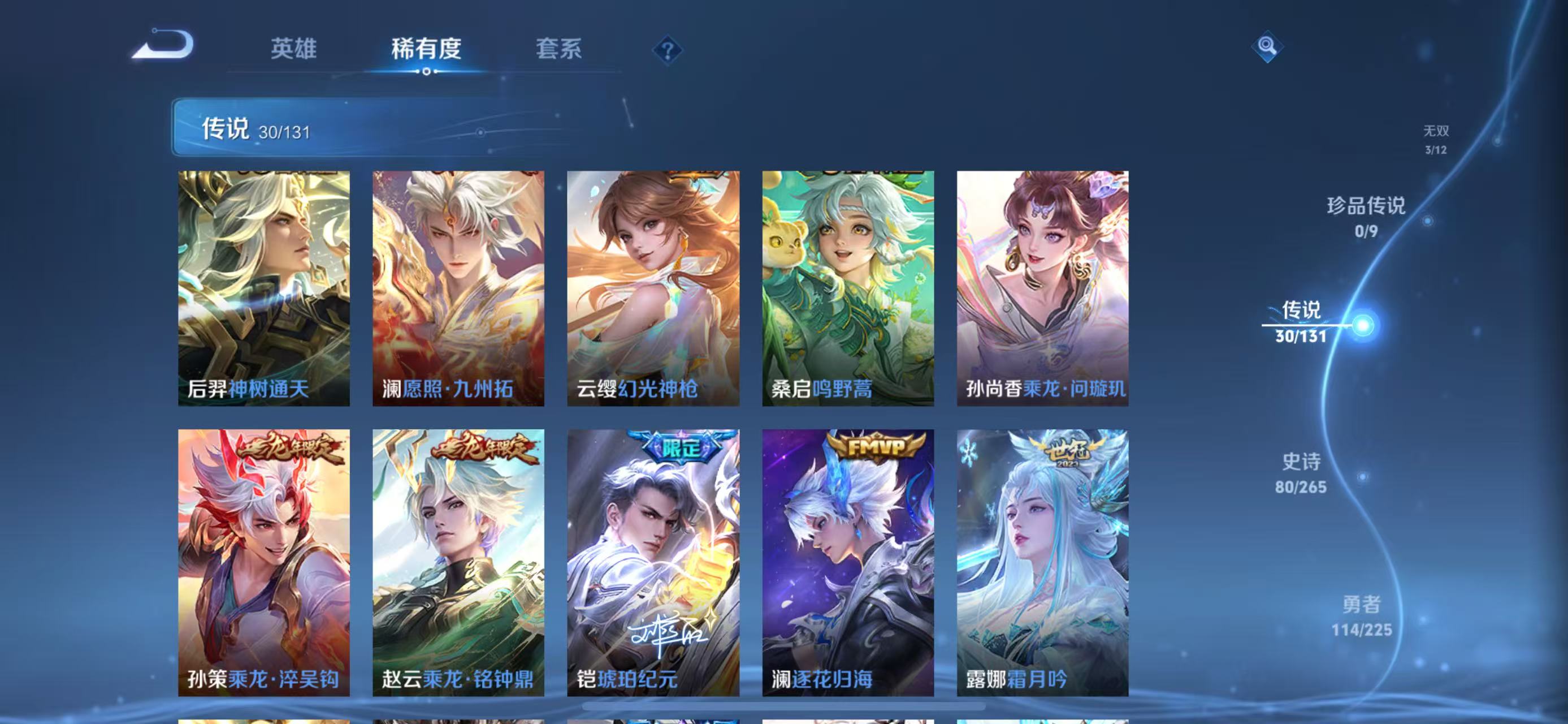Click the 稀有度 tab indicator dot
Image resolution: width=1568 pixels, height=724 pixels.
click(426, 71)
